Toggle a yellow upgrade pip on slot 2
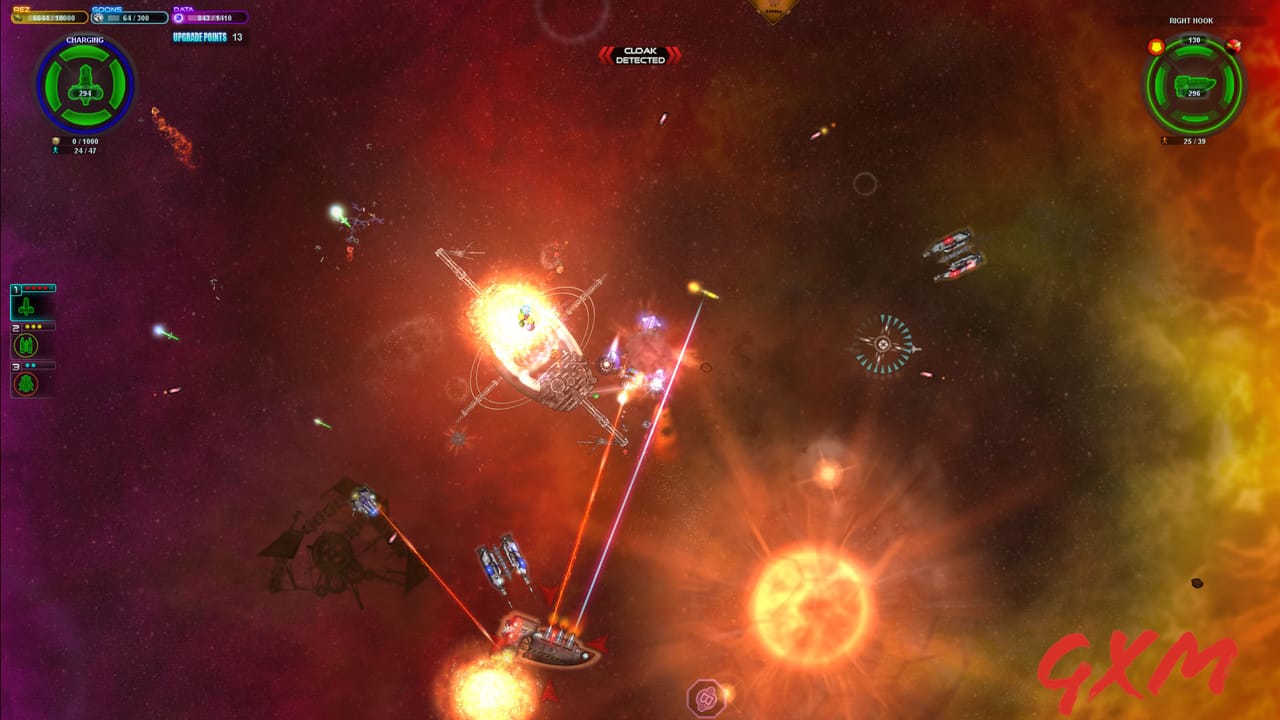1280x720 pixels. [x=33, y=327]
